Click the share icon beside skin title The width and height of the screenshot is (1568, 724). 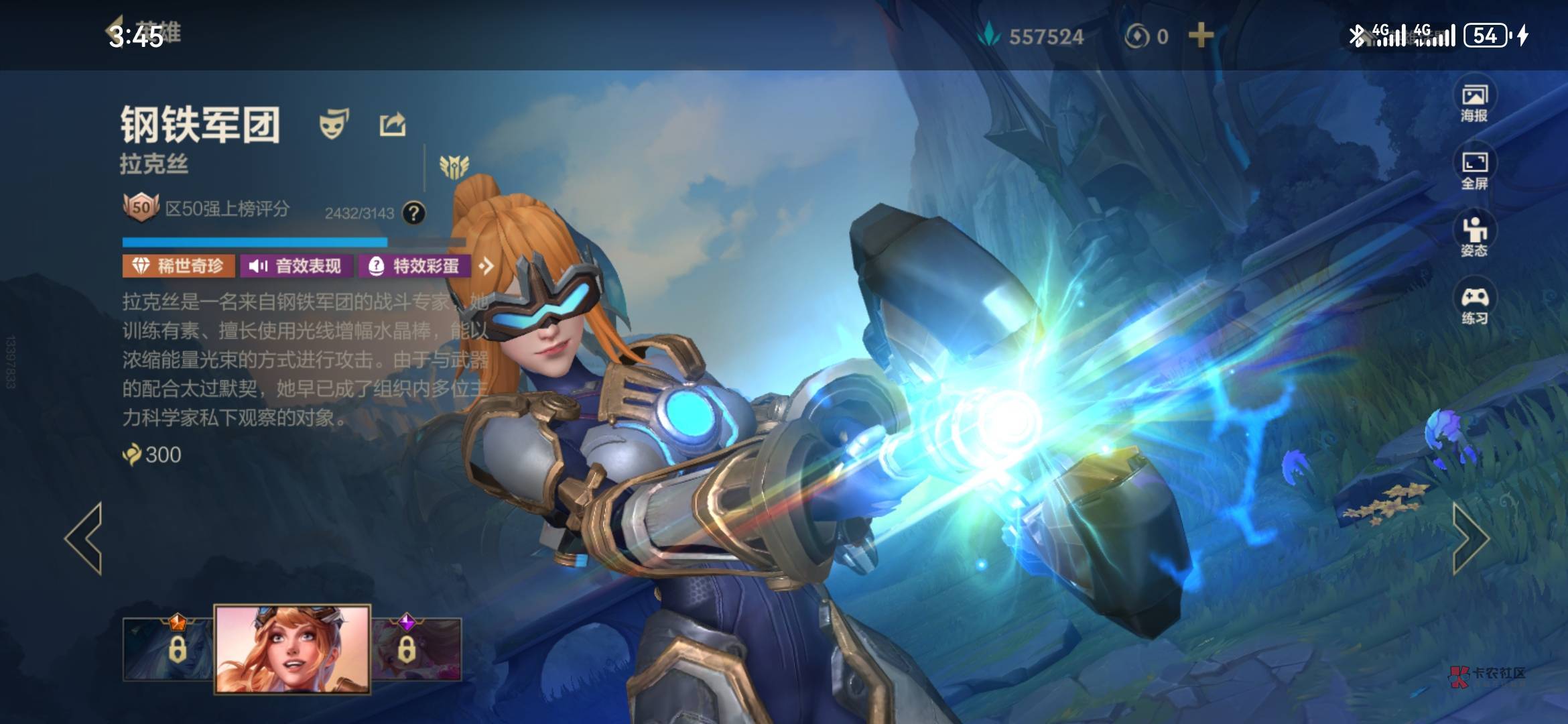tap(393, 125)
